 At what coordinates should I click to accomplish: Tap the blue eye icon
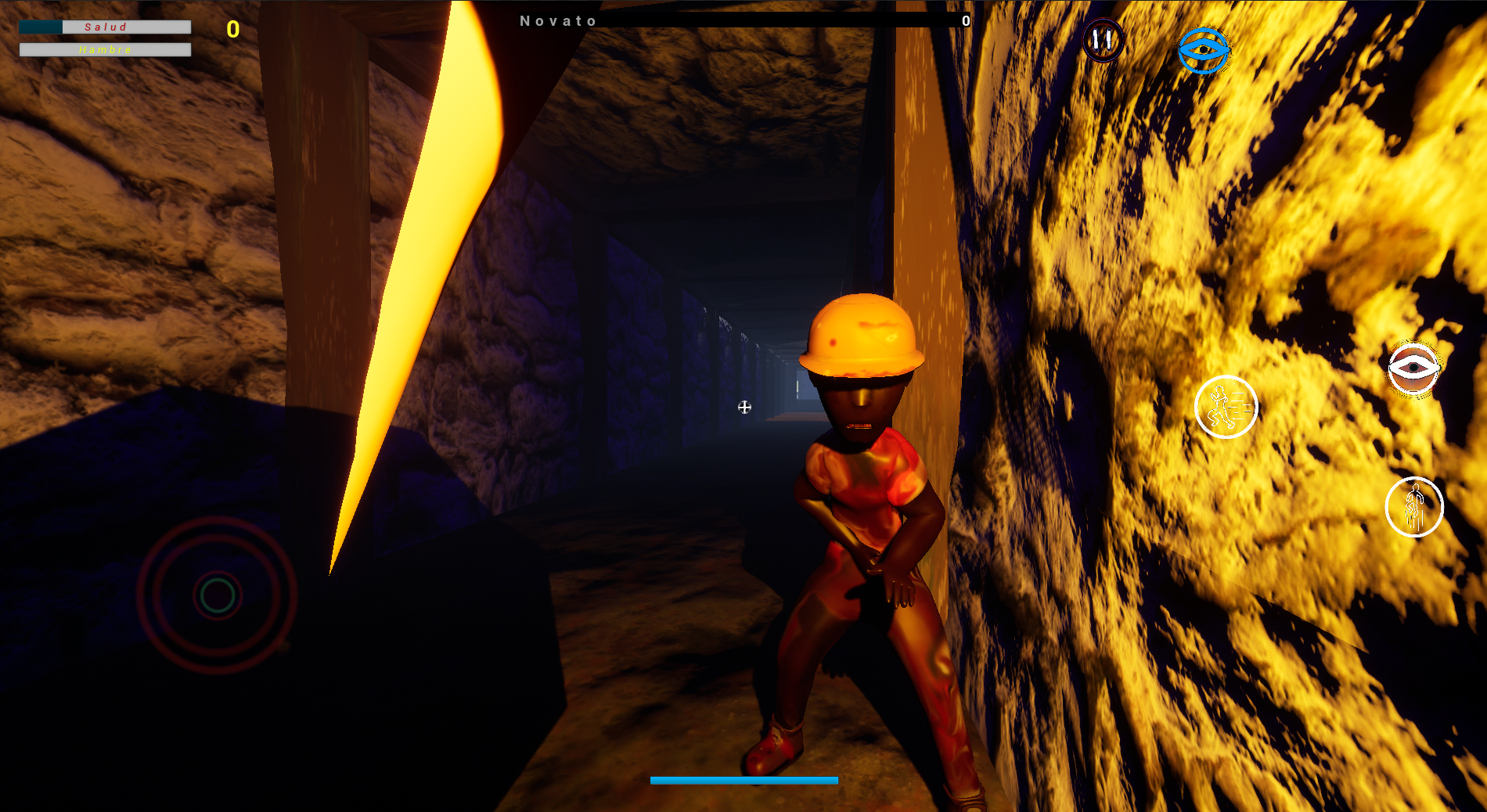[x=1203, y=51]
